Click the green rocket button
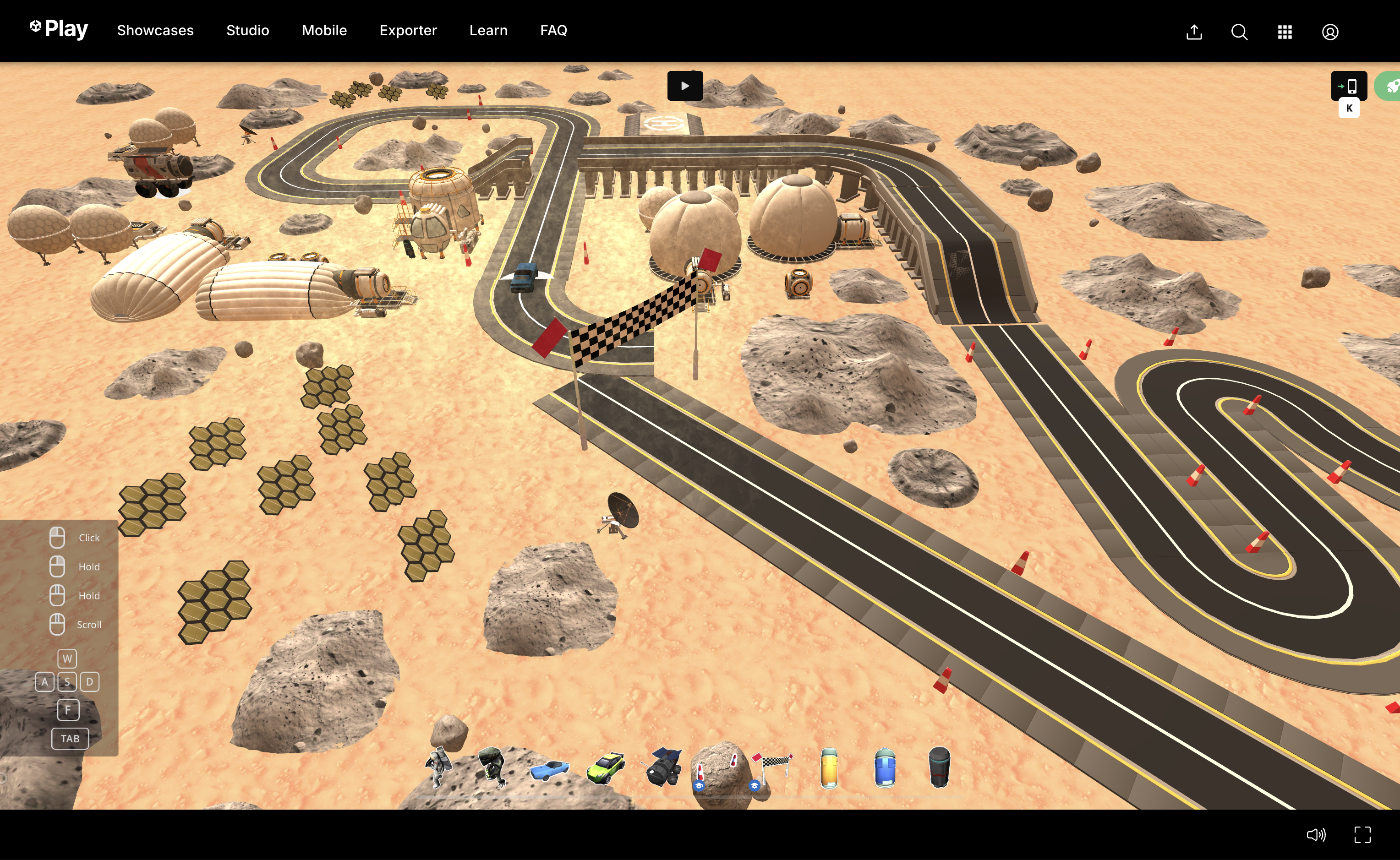The width and height of the screenshot is (1400, 860). coord(1390,86)
